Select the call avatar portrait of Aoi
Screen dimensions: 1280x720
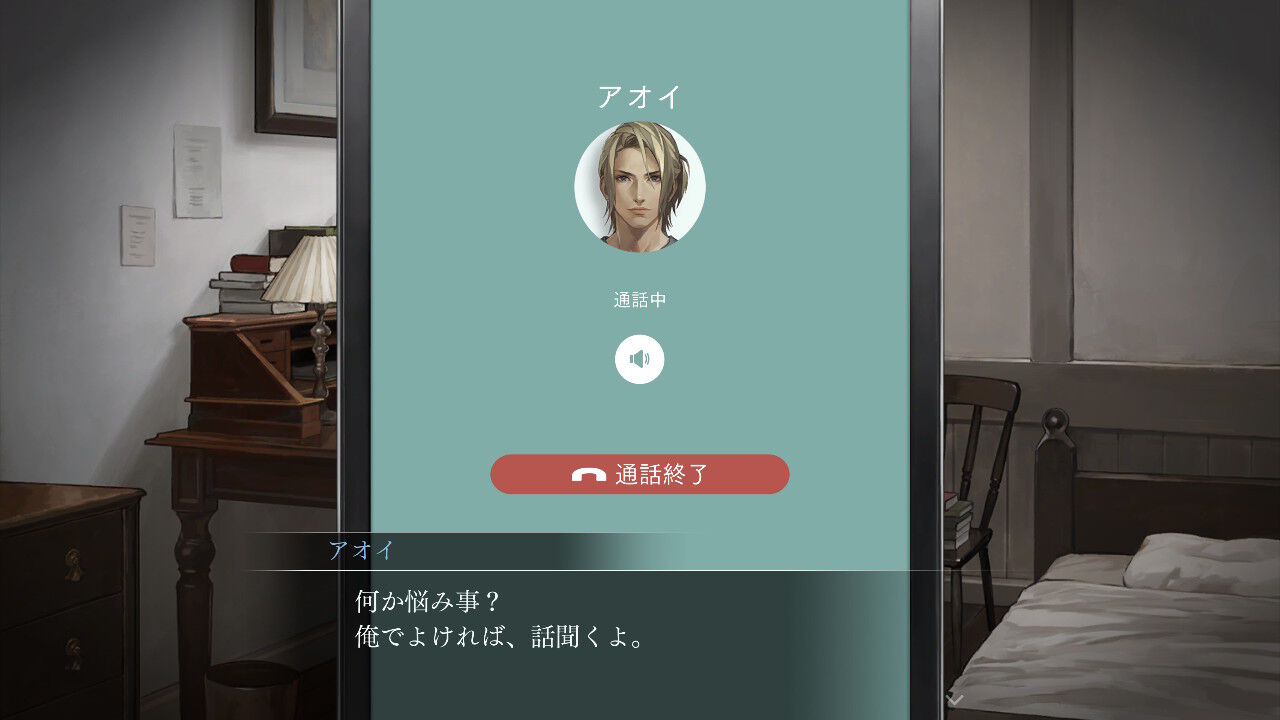pyautogui.click(x=640, y=190)
